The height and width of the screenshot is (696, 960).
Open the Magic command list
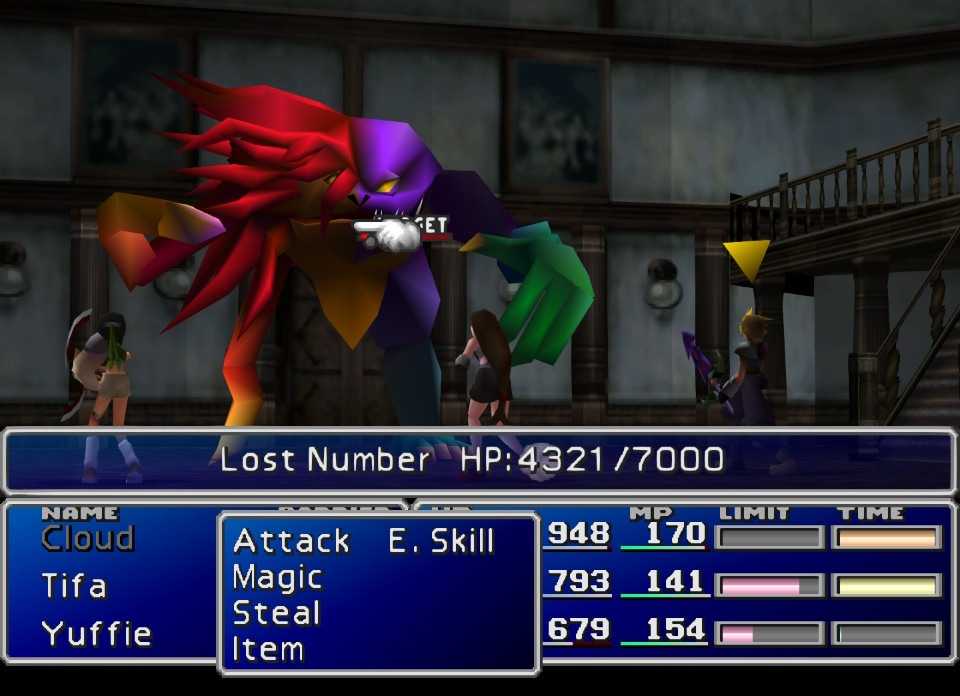277,577
